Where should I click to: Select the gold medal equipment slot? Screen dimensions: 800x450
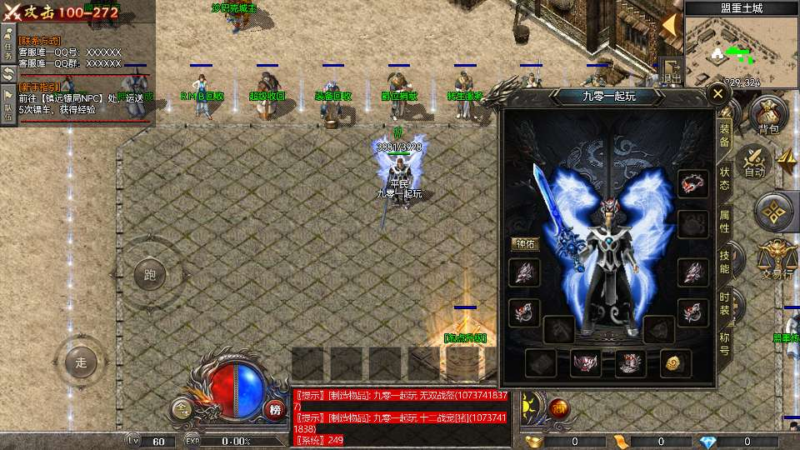point(671,362)
